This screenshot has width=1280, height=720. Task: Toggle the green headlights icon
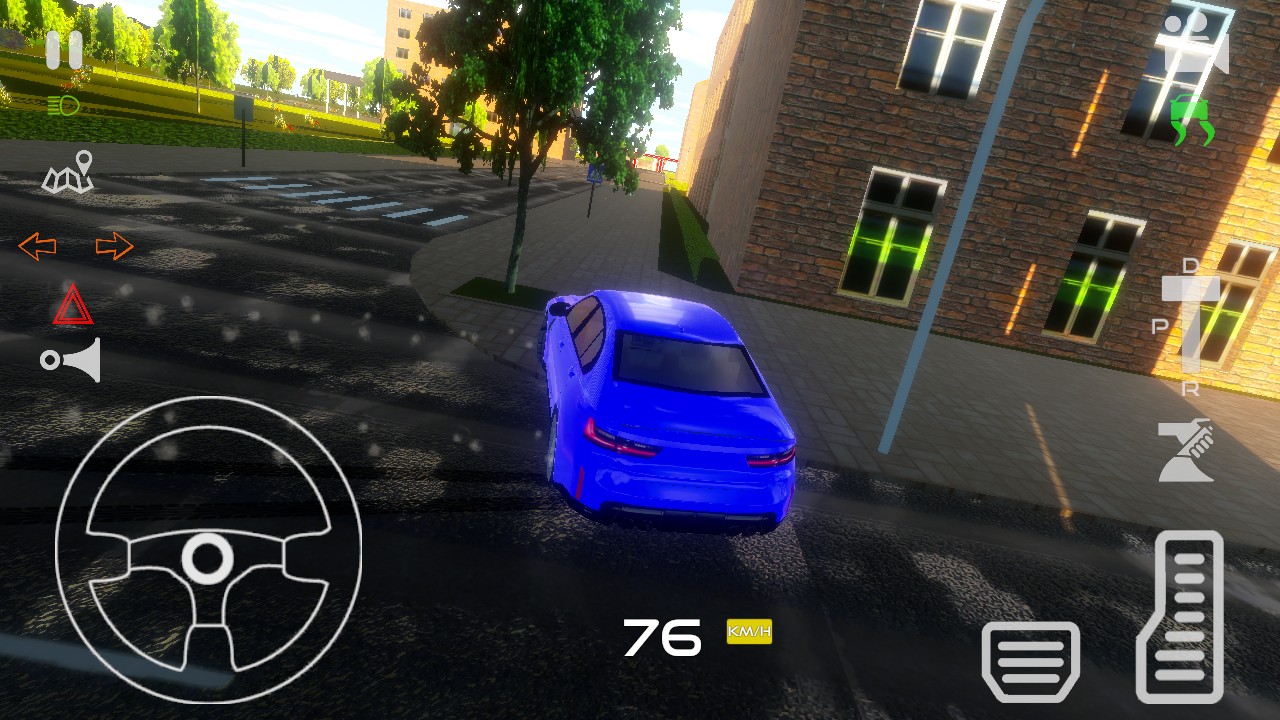click(63, 105)
